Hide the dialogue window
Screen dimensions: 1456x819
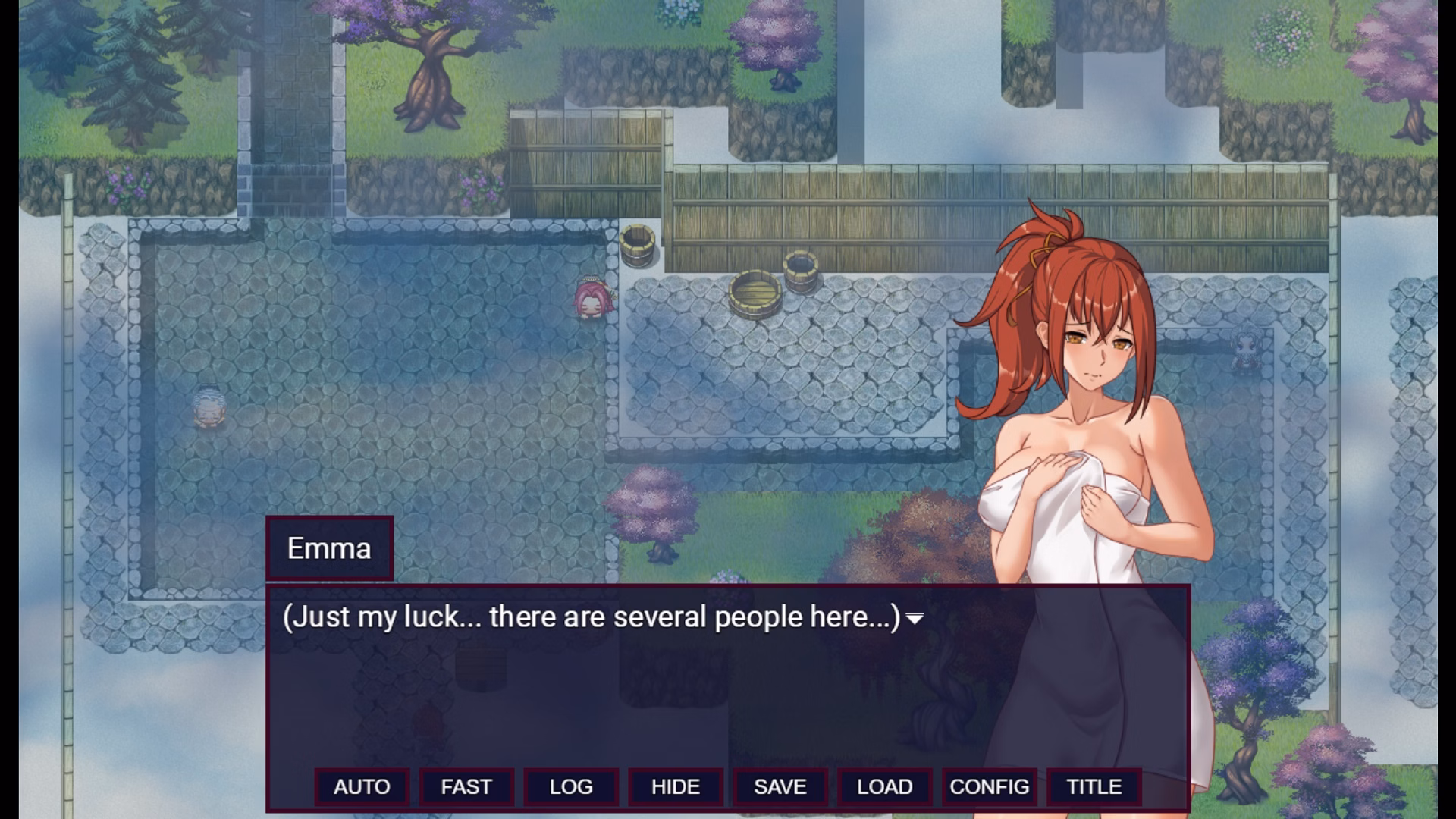(x=676, y=786)
